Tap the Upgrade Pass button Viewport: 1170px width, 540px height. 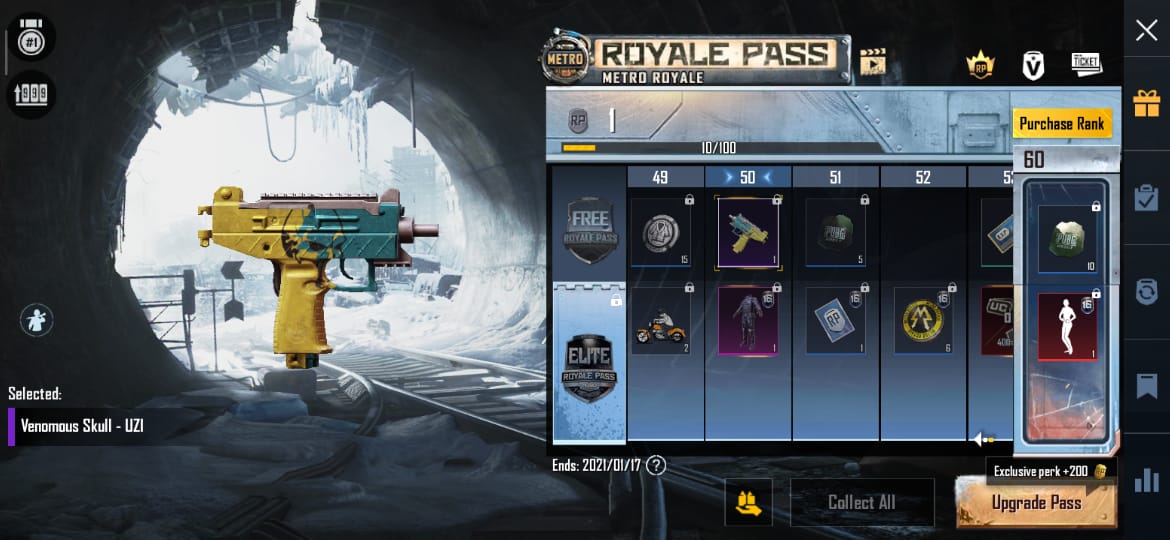point(1036,503)
